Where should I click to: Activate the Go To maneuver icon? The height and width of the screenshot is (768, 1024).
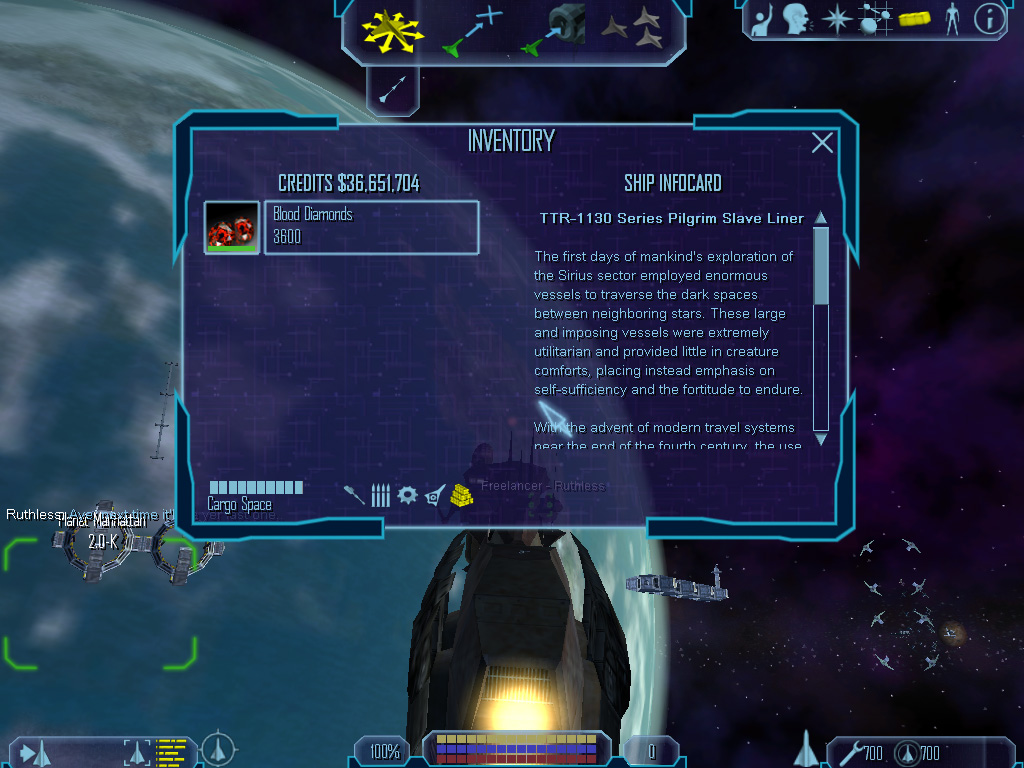[472, 30]
